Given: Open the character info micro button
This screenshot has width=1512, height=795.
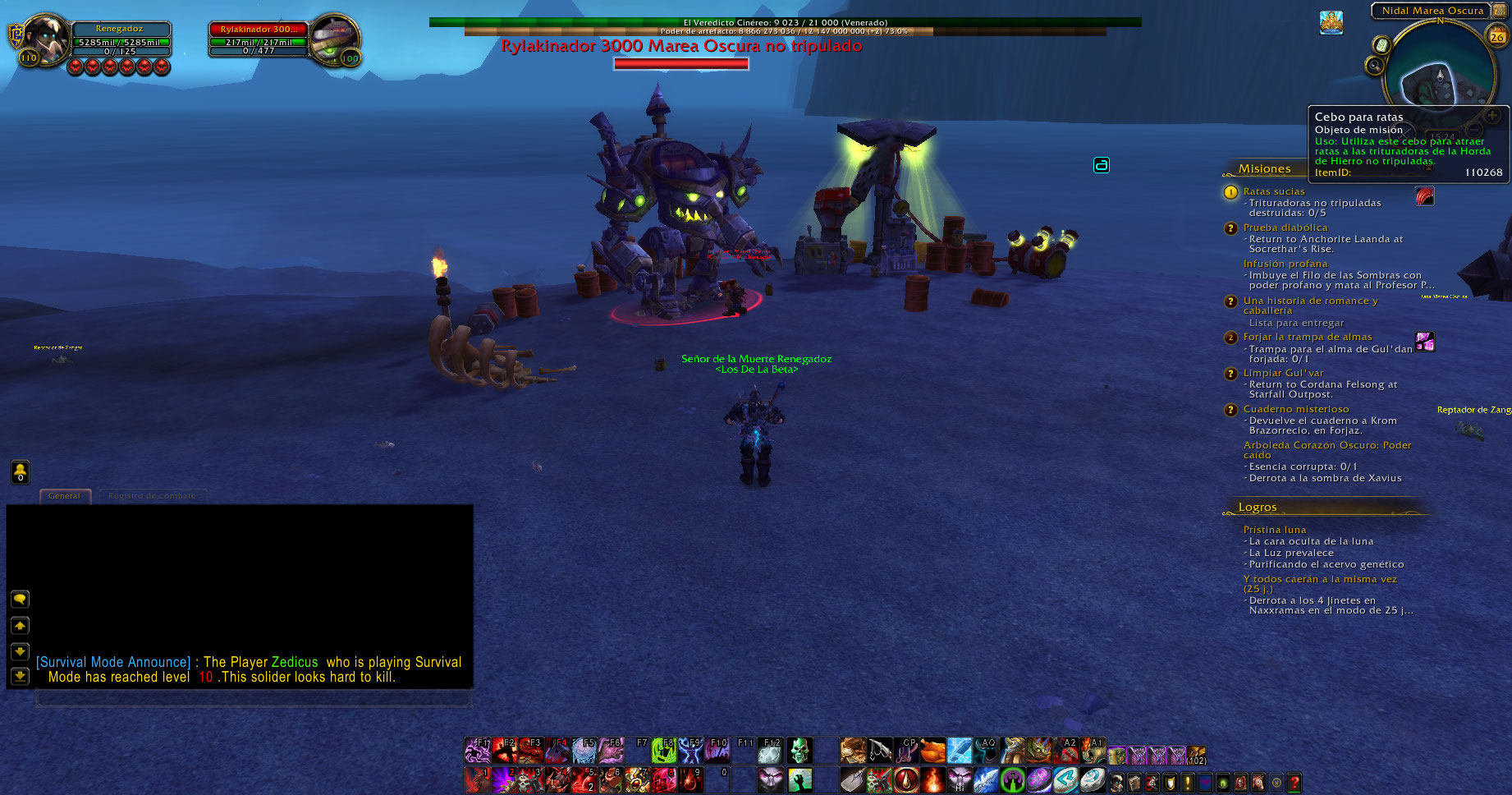Looking at the screenshot, I should [x=1117, y=783].
